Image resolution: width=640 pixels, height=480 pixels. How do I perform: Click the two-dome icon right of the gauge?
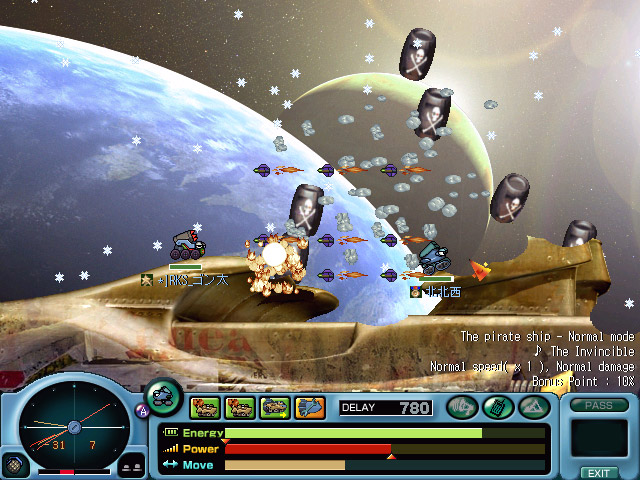(x=131, y=466)
